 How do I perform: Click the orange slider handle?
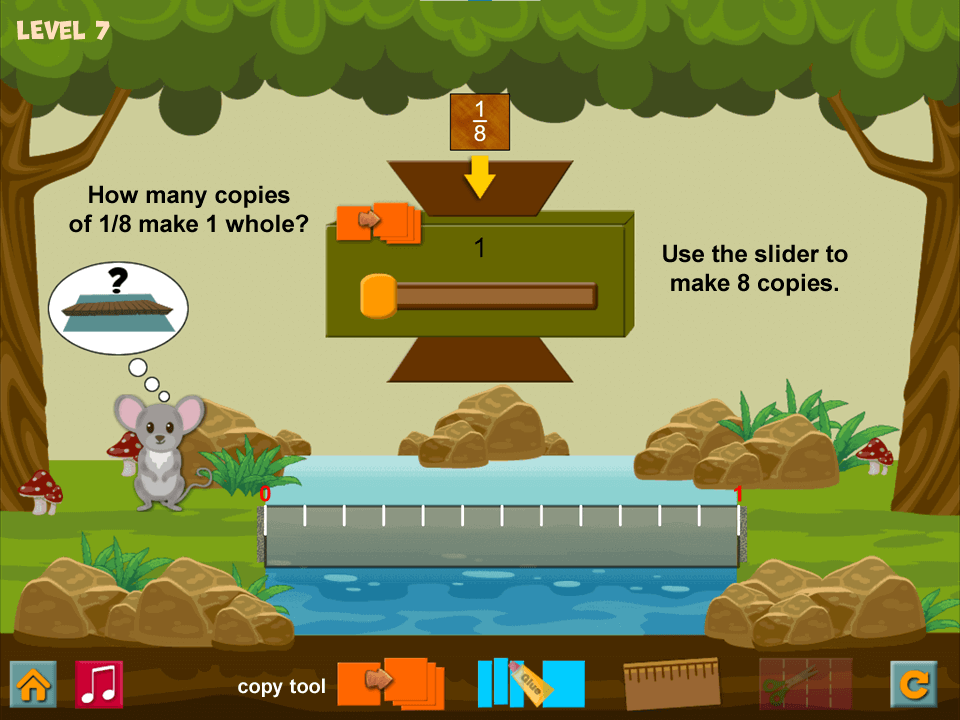tap(378, 296)
